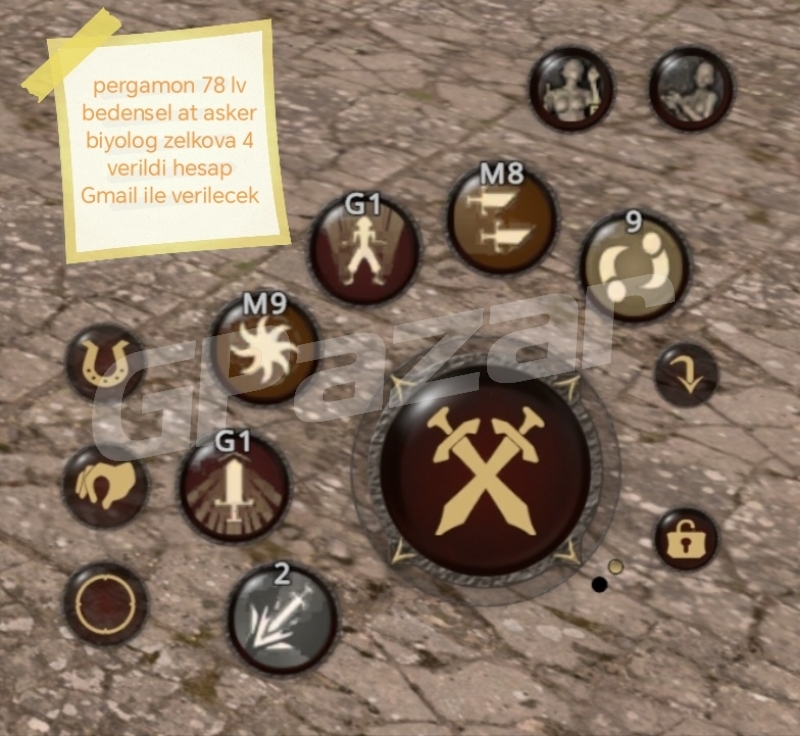Viewport: 800px width, 736px height.
Task: Activate the G1 sword strike skill
Action: click(235, 487)
